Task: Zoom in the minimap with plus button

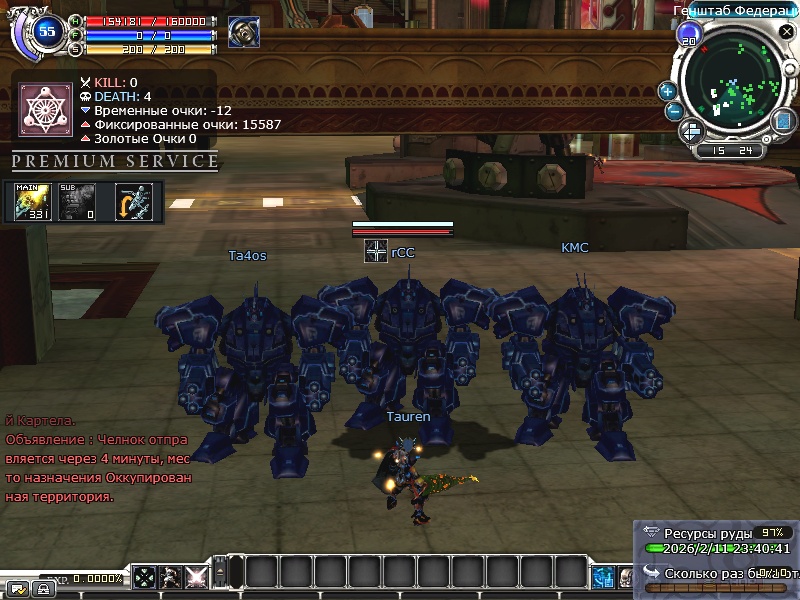Action: pyautogui.click(x=667, y=91)
